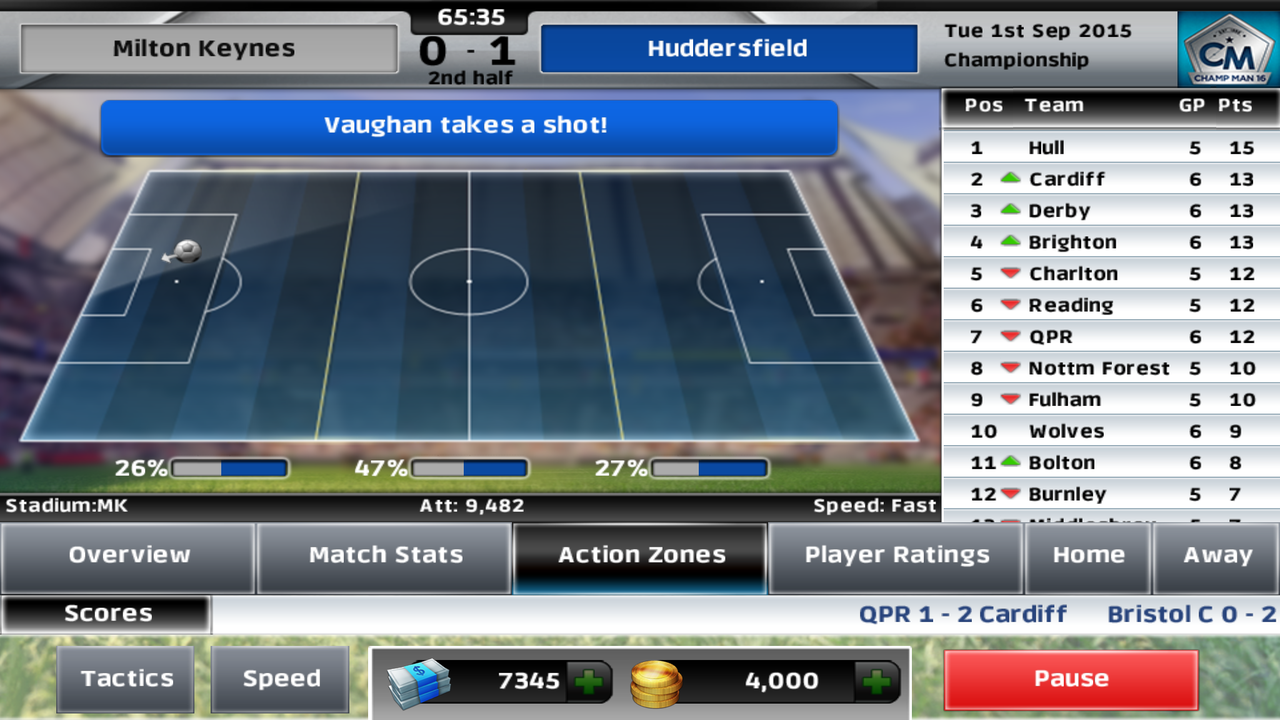This screenshot has width=1280, height=720.
Task: Add more gold coins with plus
Action: tap(877, 682)
